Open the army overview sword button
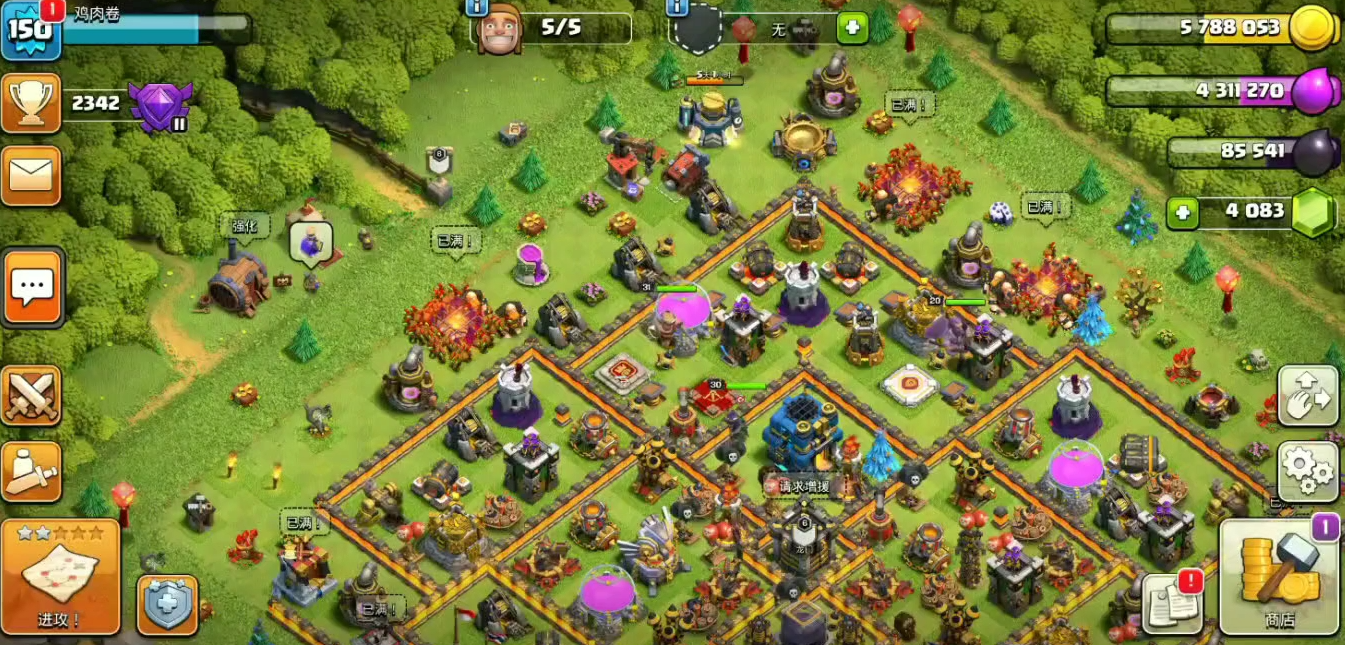 31,471
